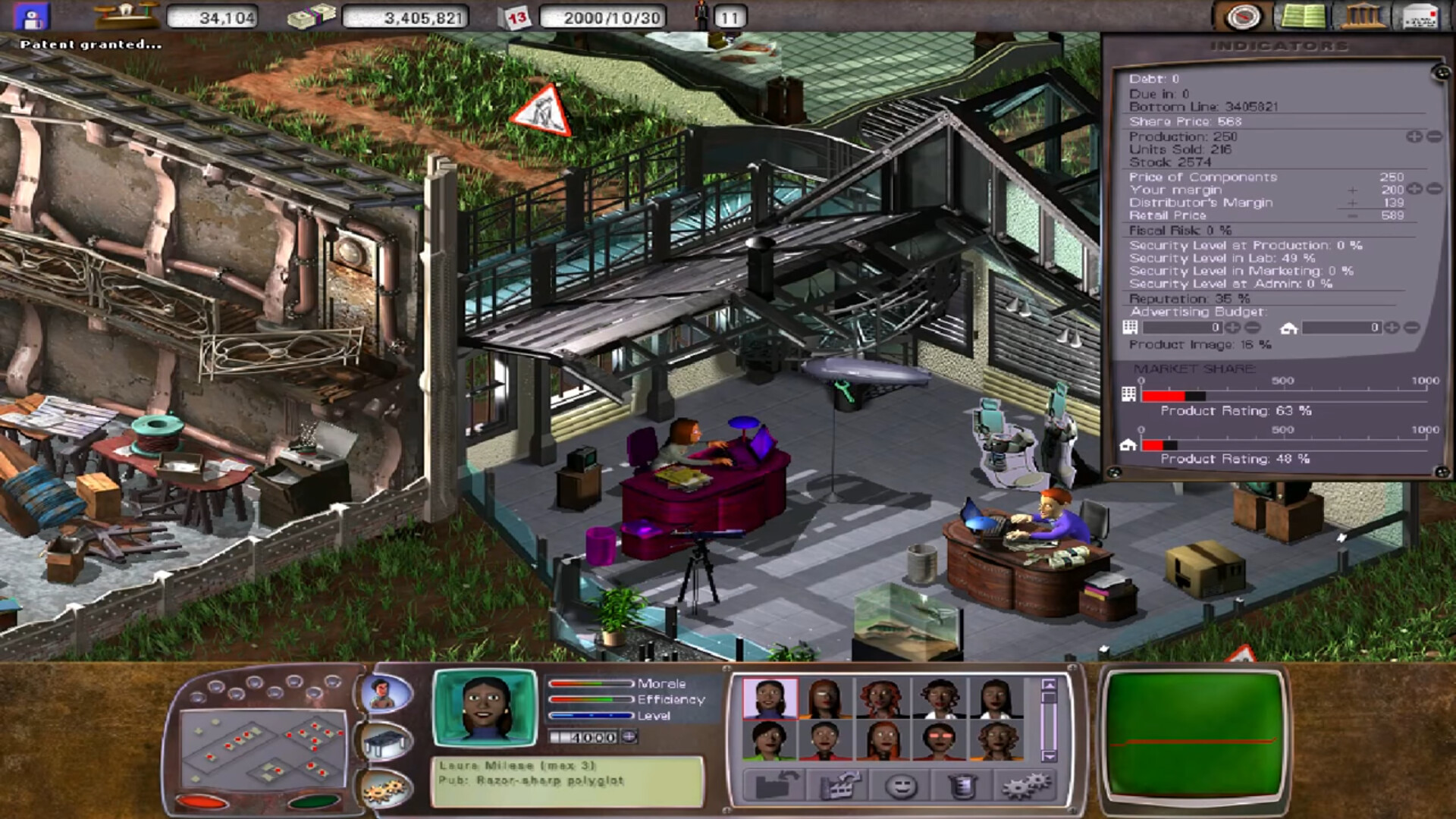Click the trash bucket icon to fire employee
This screenshot has width=1456, height=819.
(x=962, y=786)
